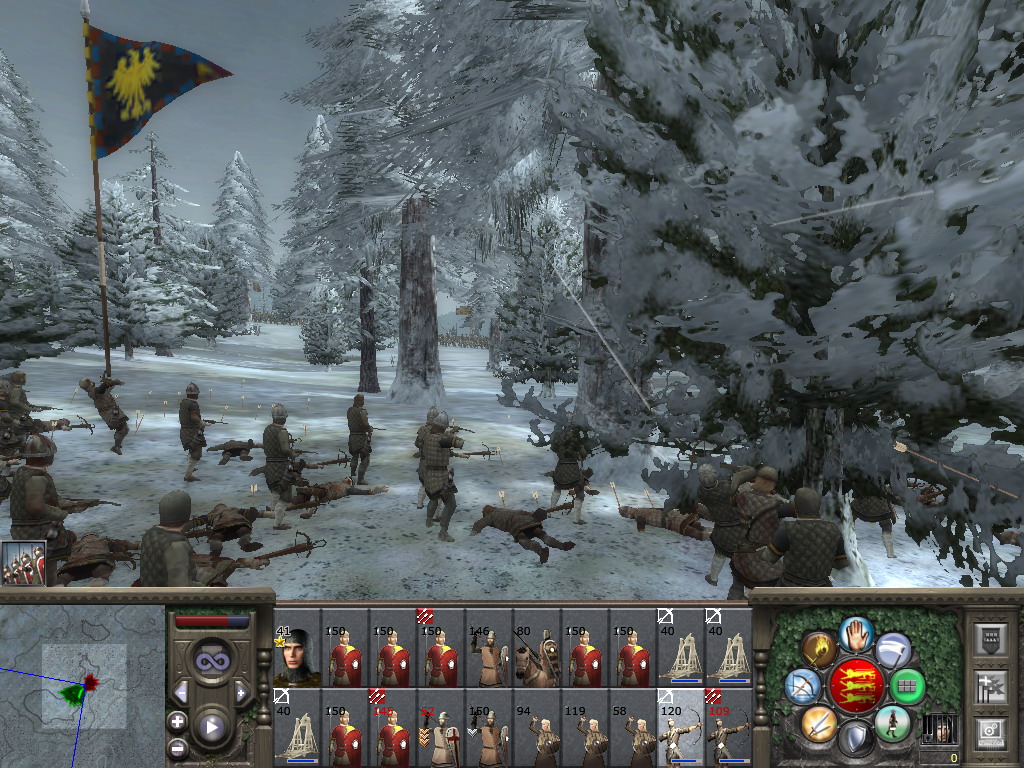Activate the halt order hand icon

point(856,634)
